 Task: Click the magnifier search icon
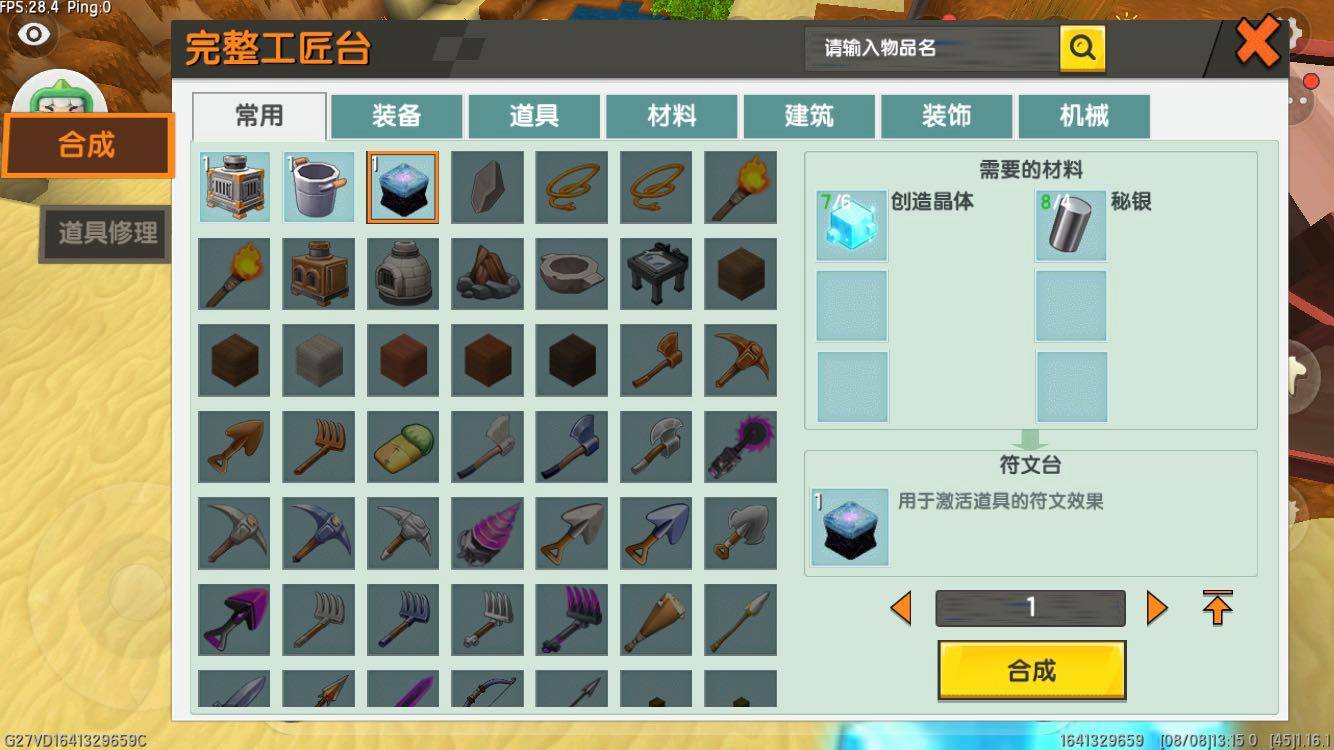point(1082,46)
